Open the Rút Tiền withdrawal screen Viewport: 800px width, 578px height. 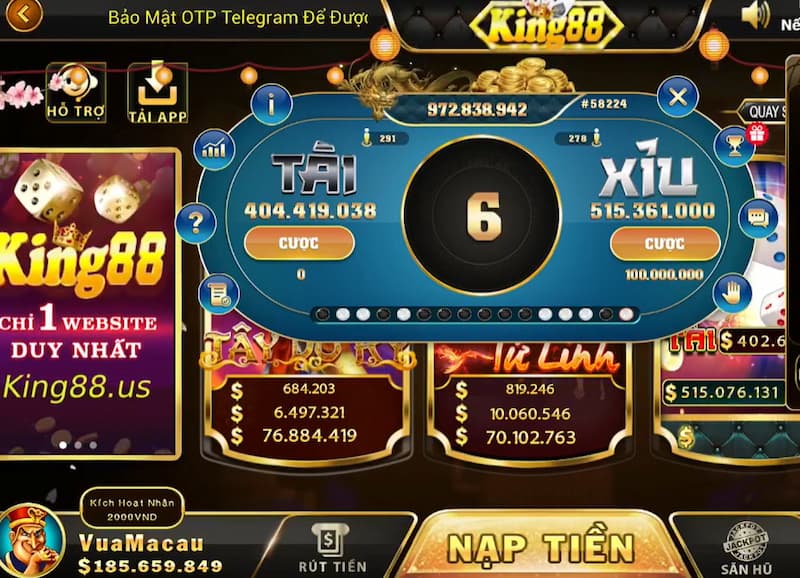tap(329, 548)
